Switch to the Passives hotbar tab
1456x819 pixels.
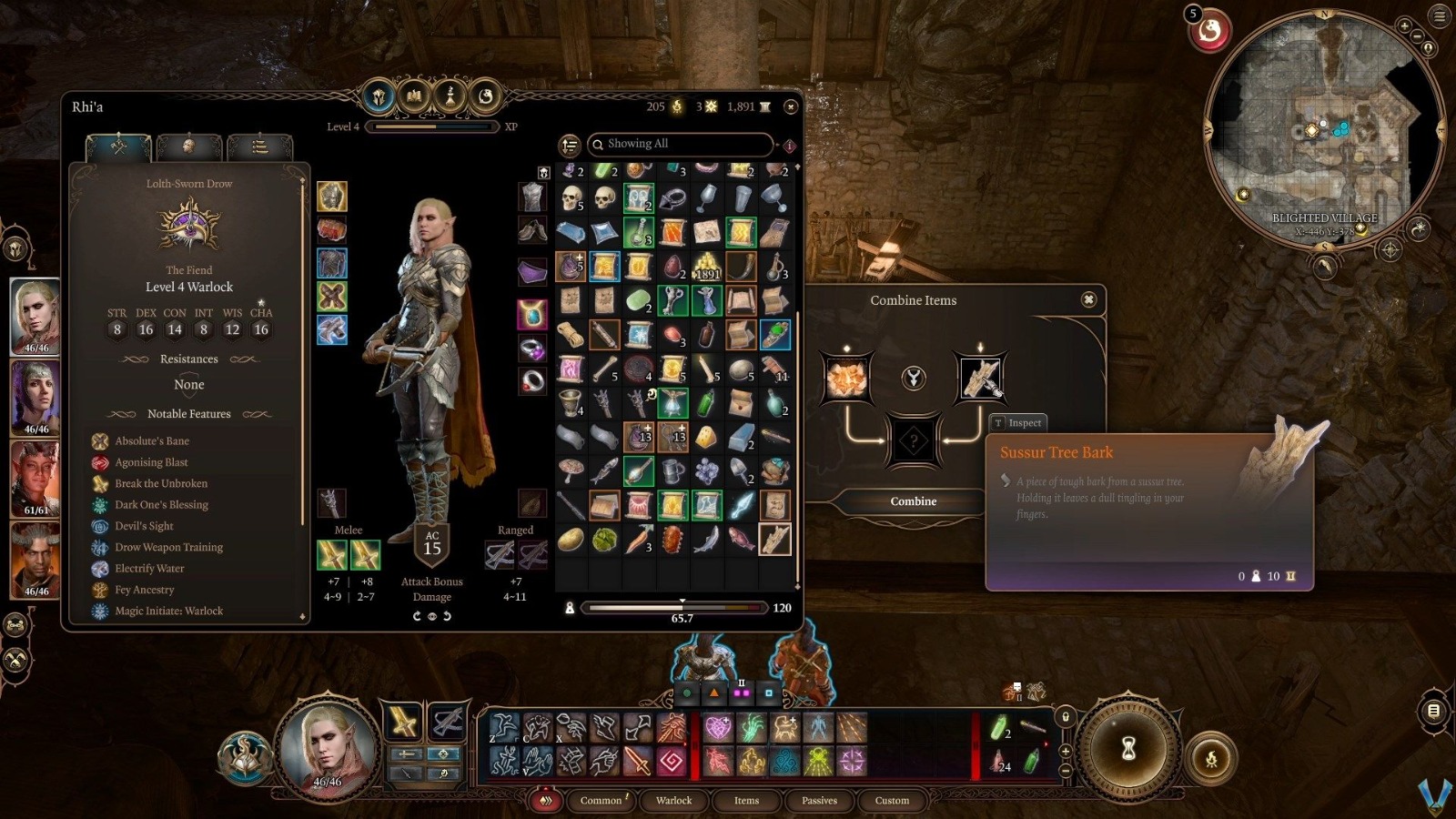point(819,801)
